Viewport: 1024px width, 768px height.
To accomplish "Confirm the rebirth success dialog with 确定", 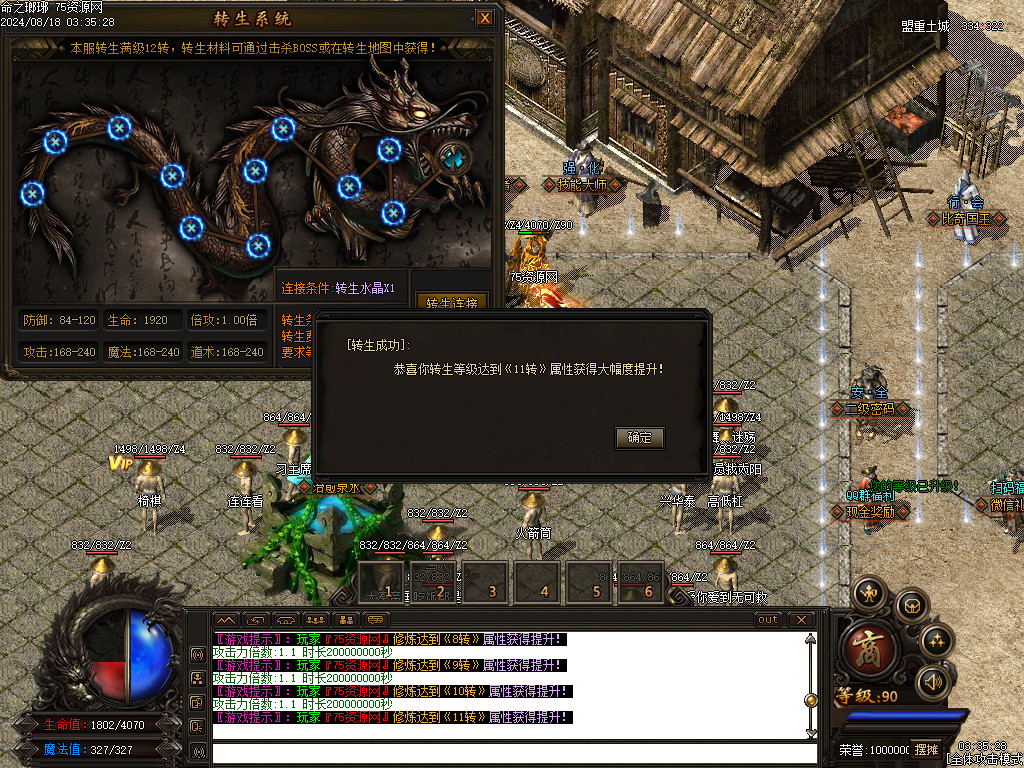I will pos(639,438).
